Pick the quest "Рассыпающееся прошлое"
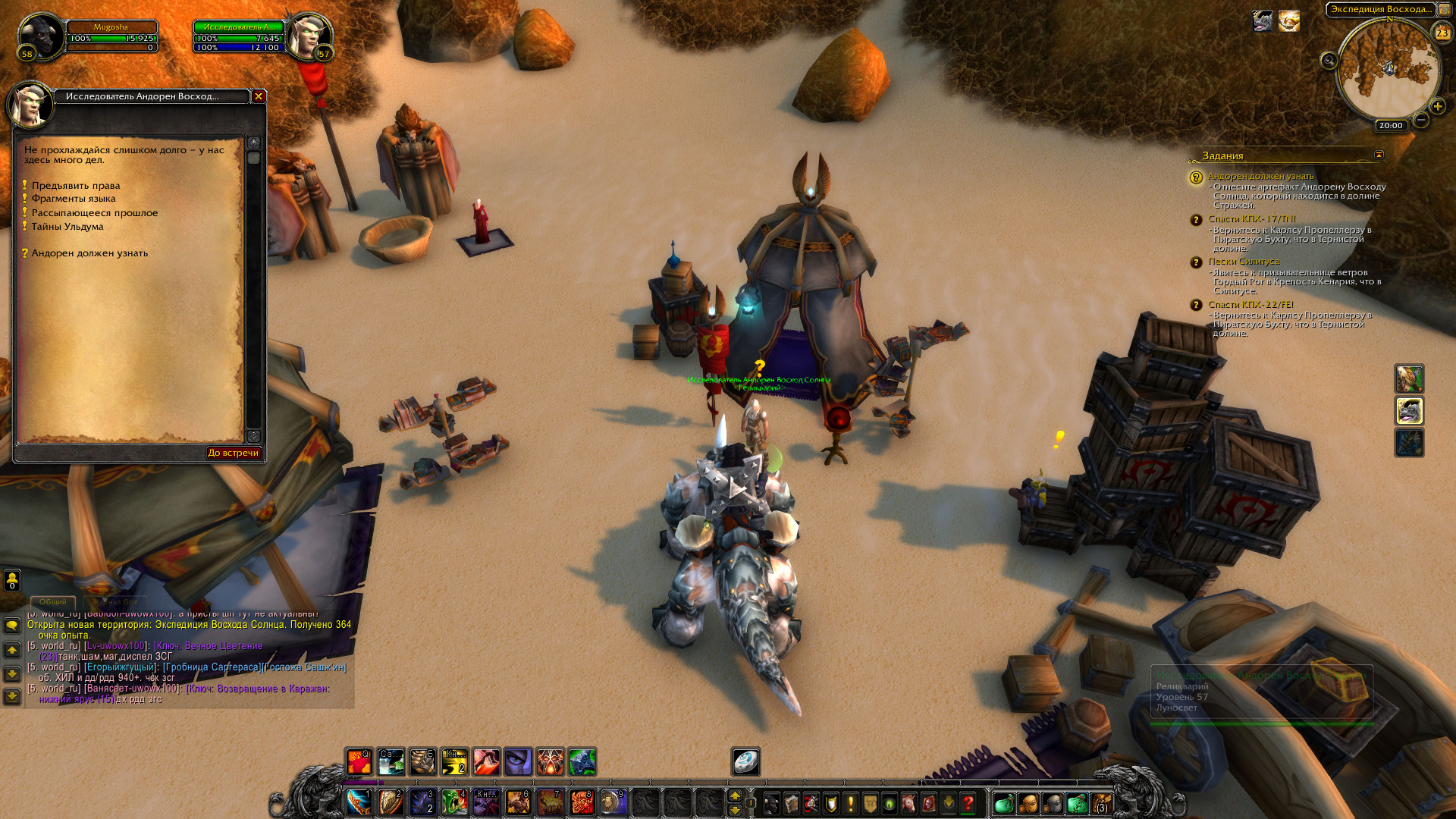 [94, 213]
